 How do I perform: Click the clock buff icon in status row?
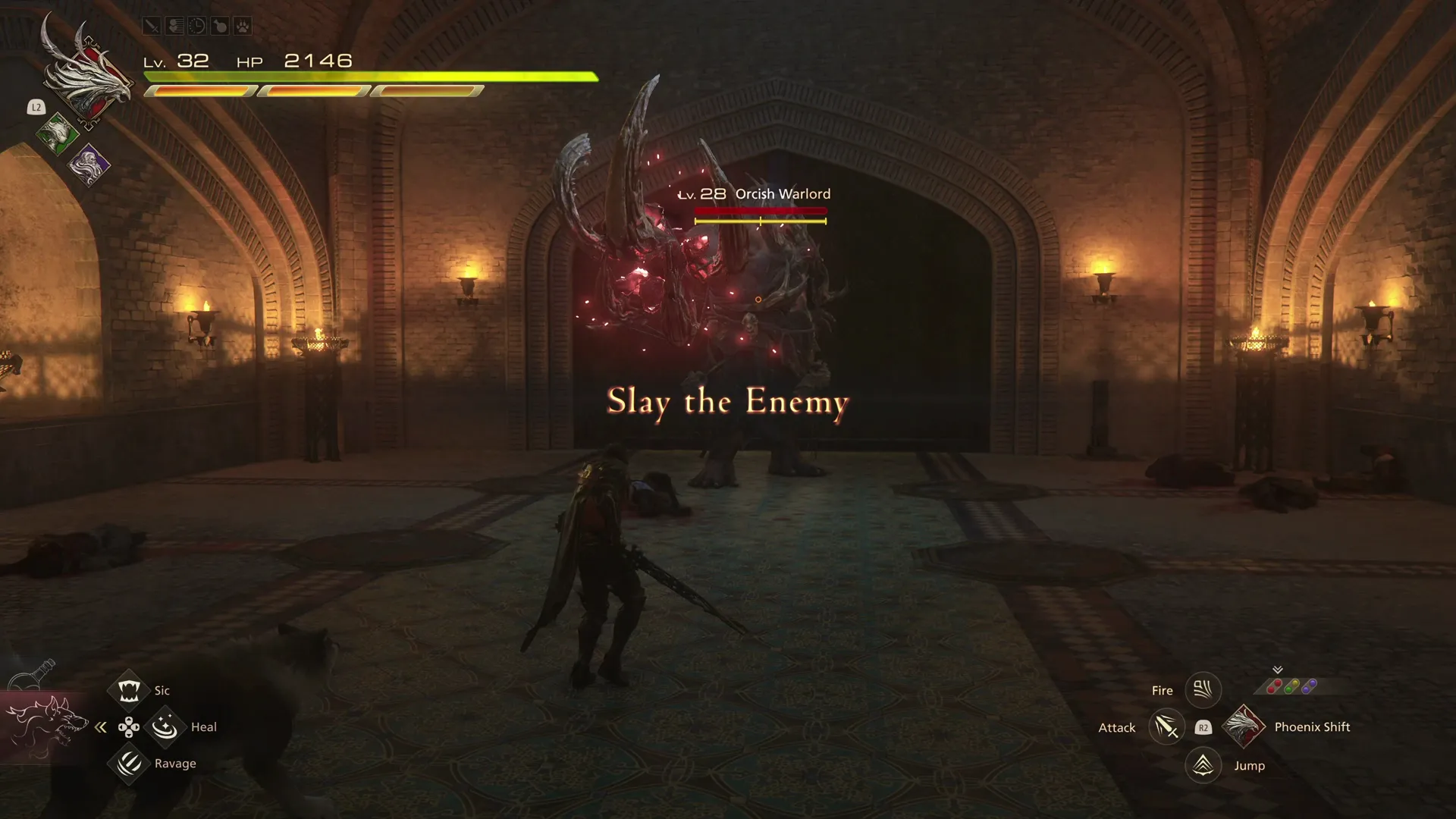point(198,25)
